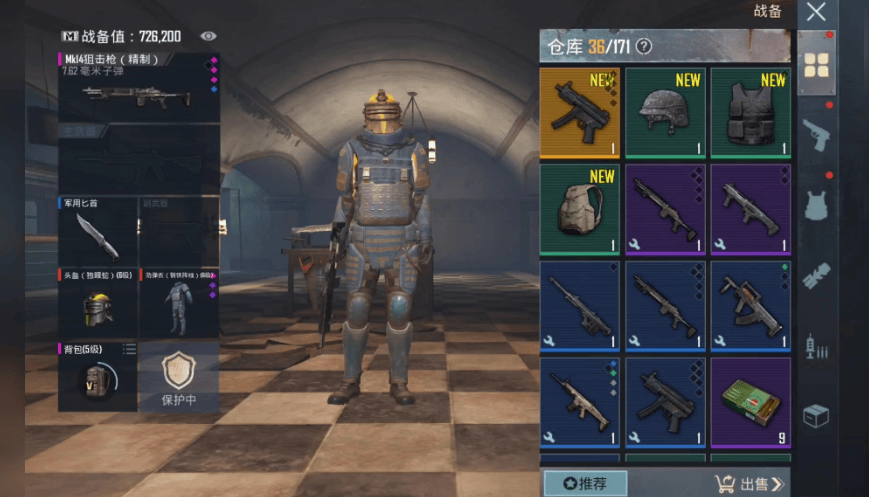Close the equipment screen with the X
Image resolution: width=869 pixels, height=497 pixels.
(x=816, y=13)
